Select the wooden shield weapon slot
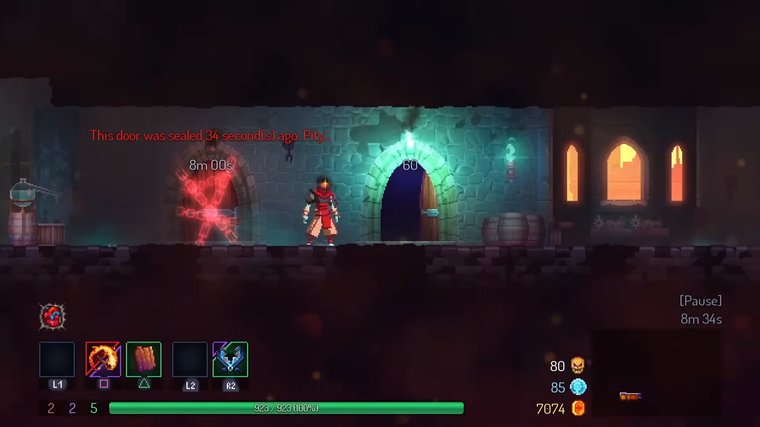 (x=144, y=359)
